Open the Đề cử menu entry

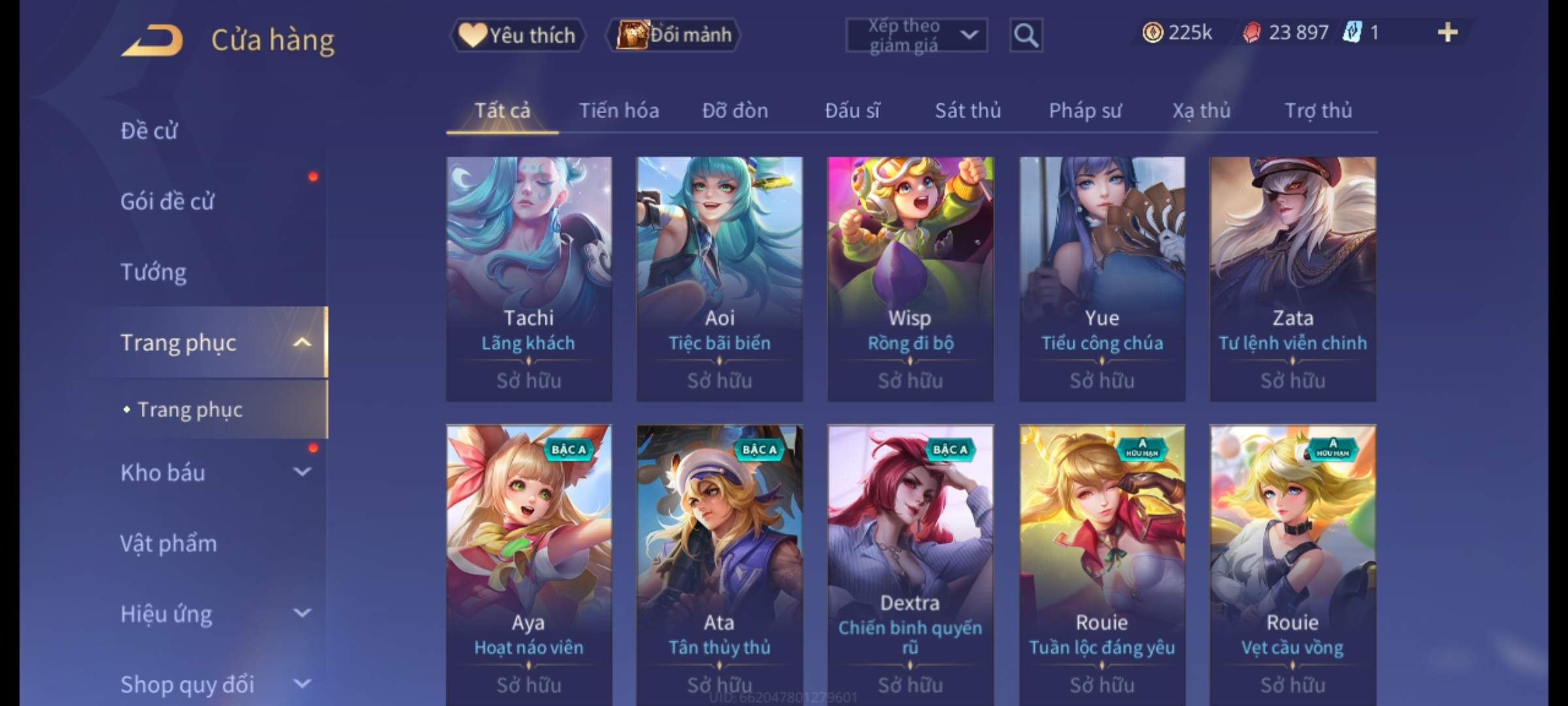click(x=149, y=131)
